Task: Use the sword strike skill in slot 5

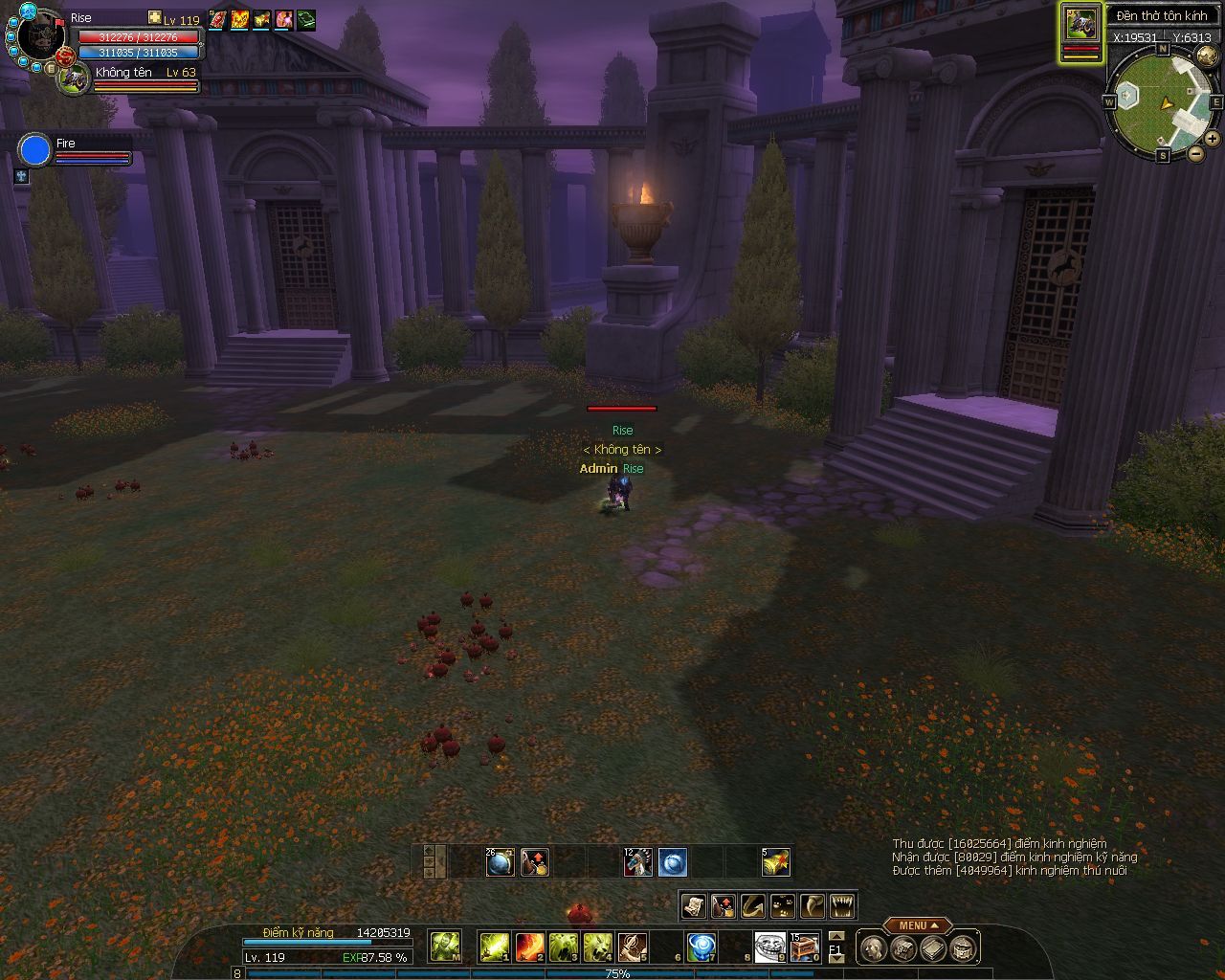Action: click(632, 947)
